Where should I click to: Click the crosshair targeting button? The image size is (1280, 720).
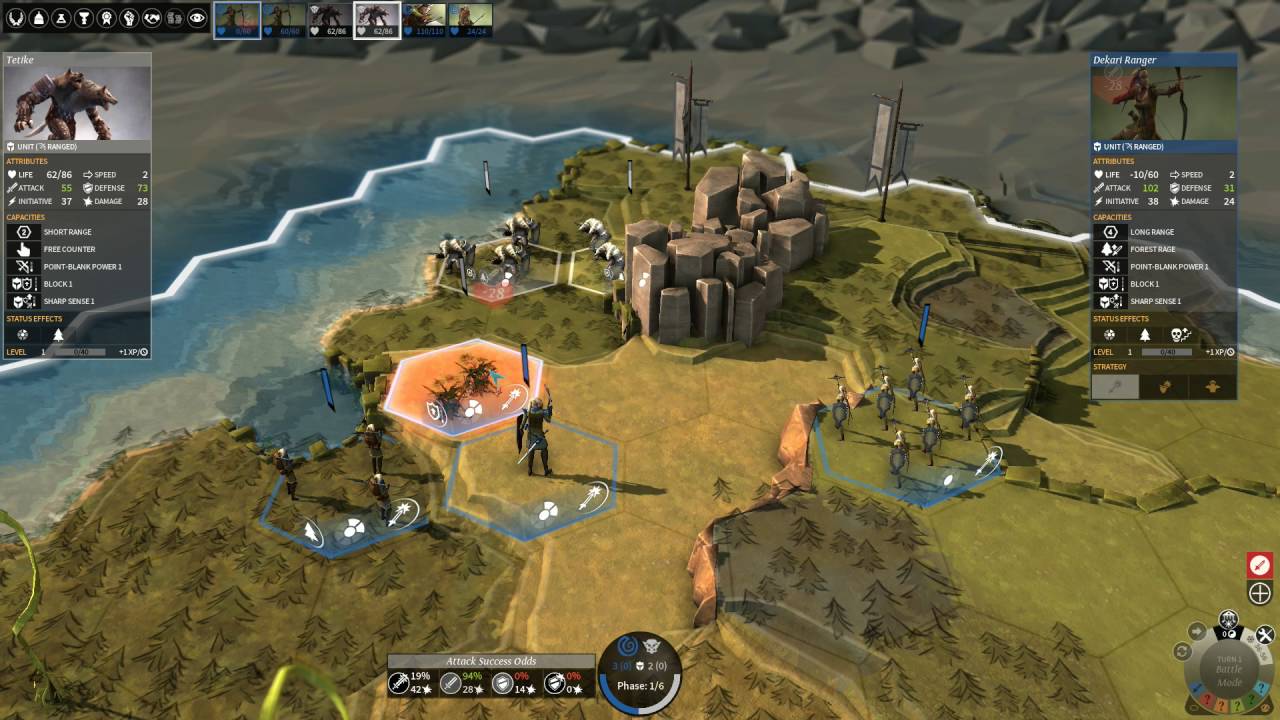pos(1260,594)
